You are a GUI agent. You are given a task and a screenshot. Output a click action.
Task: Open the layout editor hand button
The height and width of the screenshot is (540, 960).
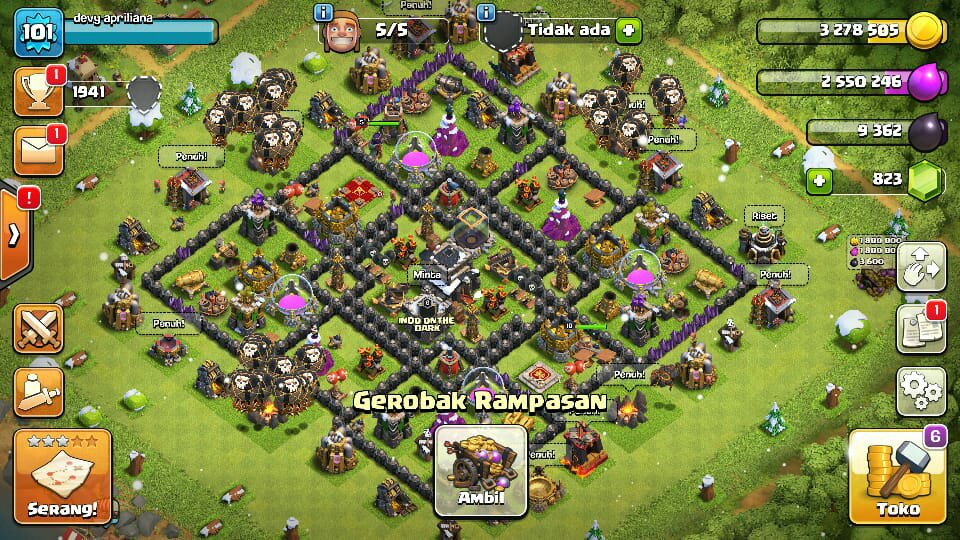(920, 267)
